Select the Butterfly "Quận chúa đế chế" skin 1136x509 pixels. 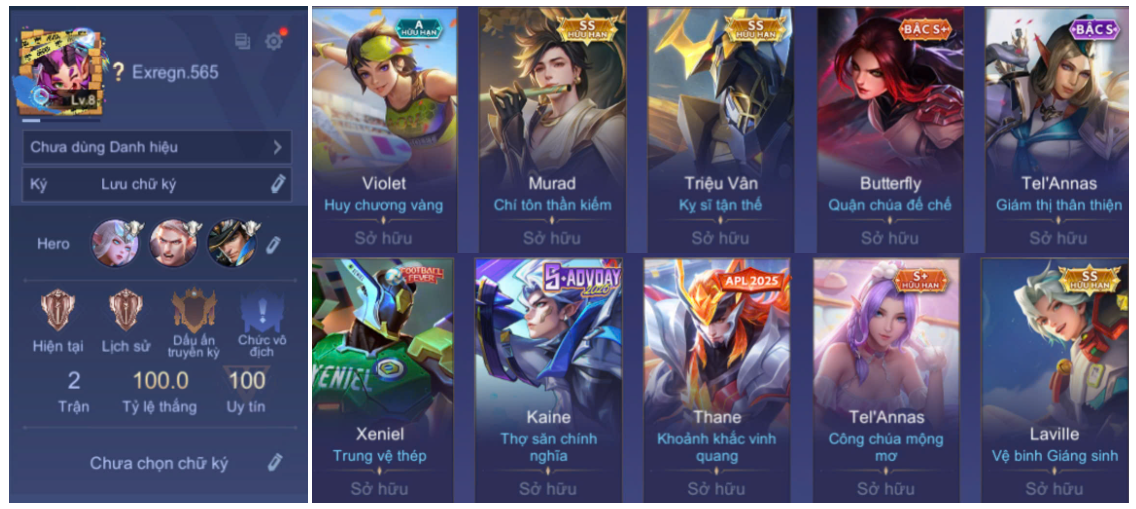[890, 128]
